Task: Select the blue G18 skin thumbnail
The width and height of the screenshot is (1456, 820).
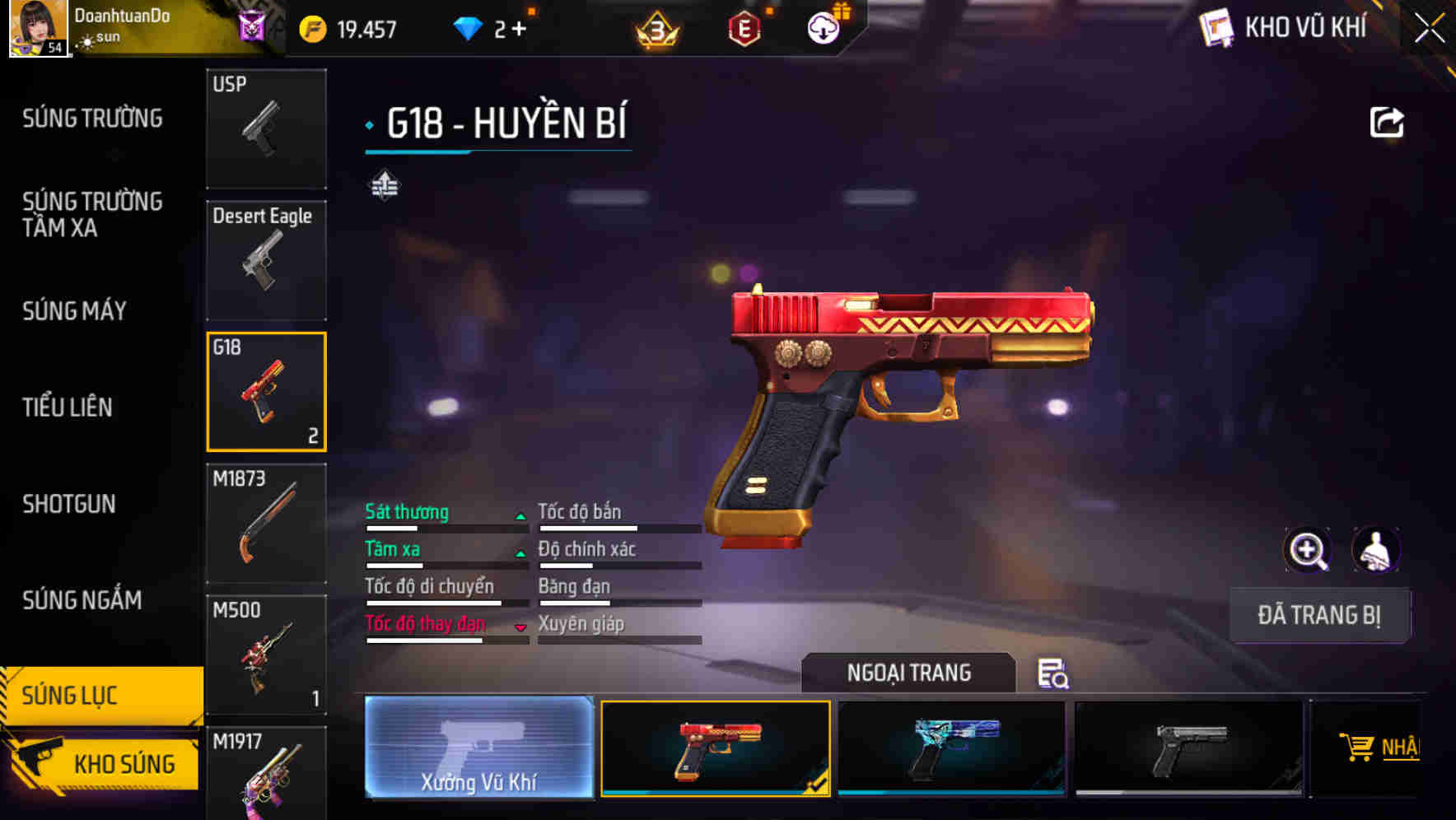Action: point(951,748)
